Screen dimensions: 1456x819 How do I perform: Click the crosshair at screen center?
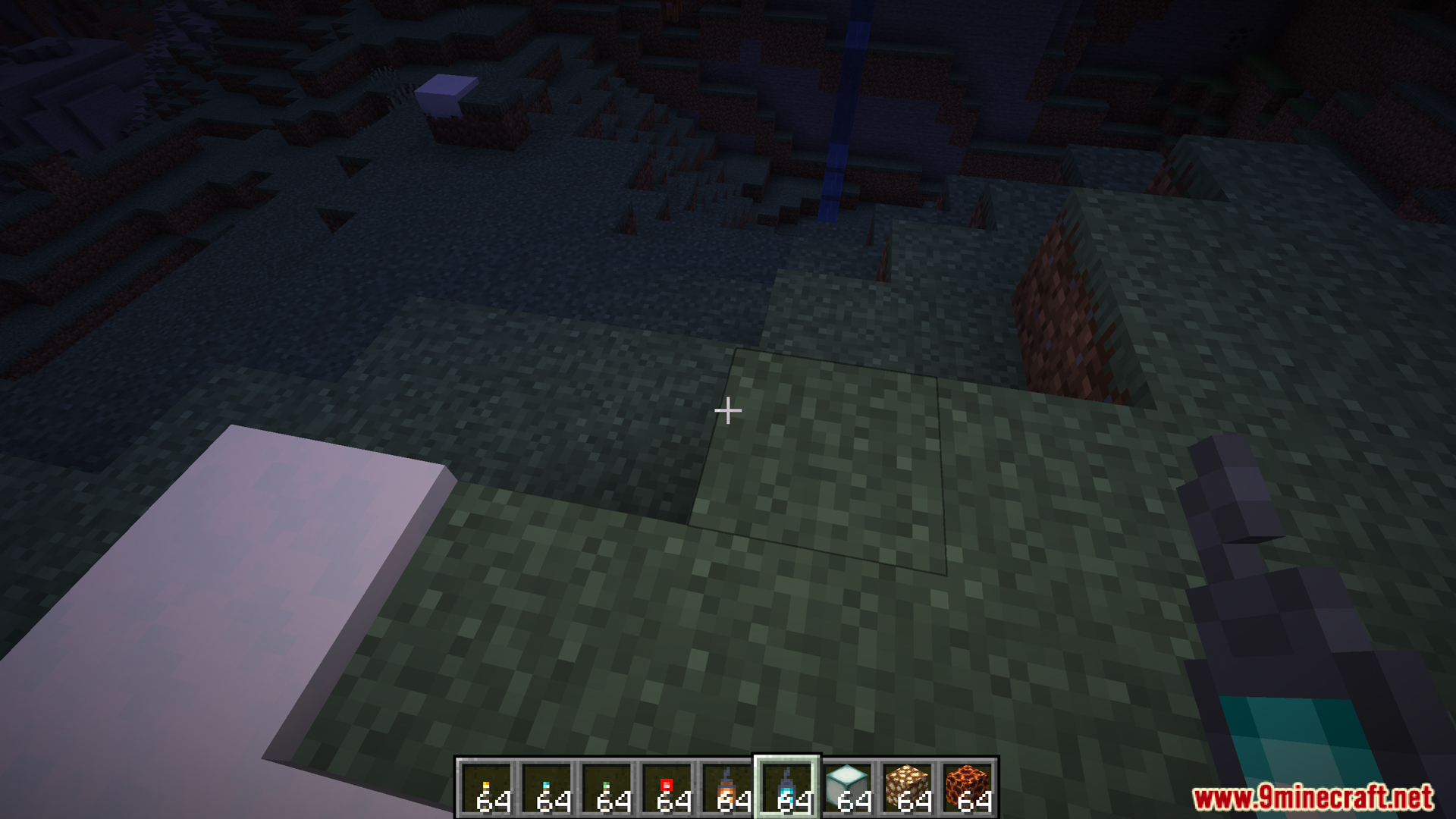pos(728,409)
